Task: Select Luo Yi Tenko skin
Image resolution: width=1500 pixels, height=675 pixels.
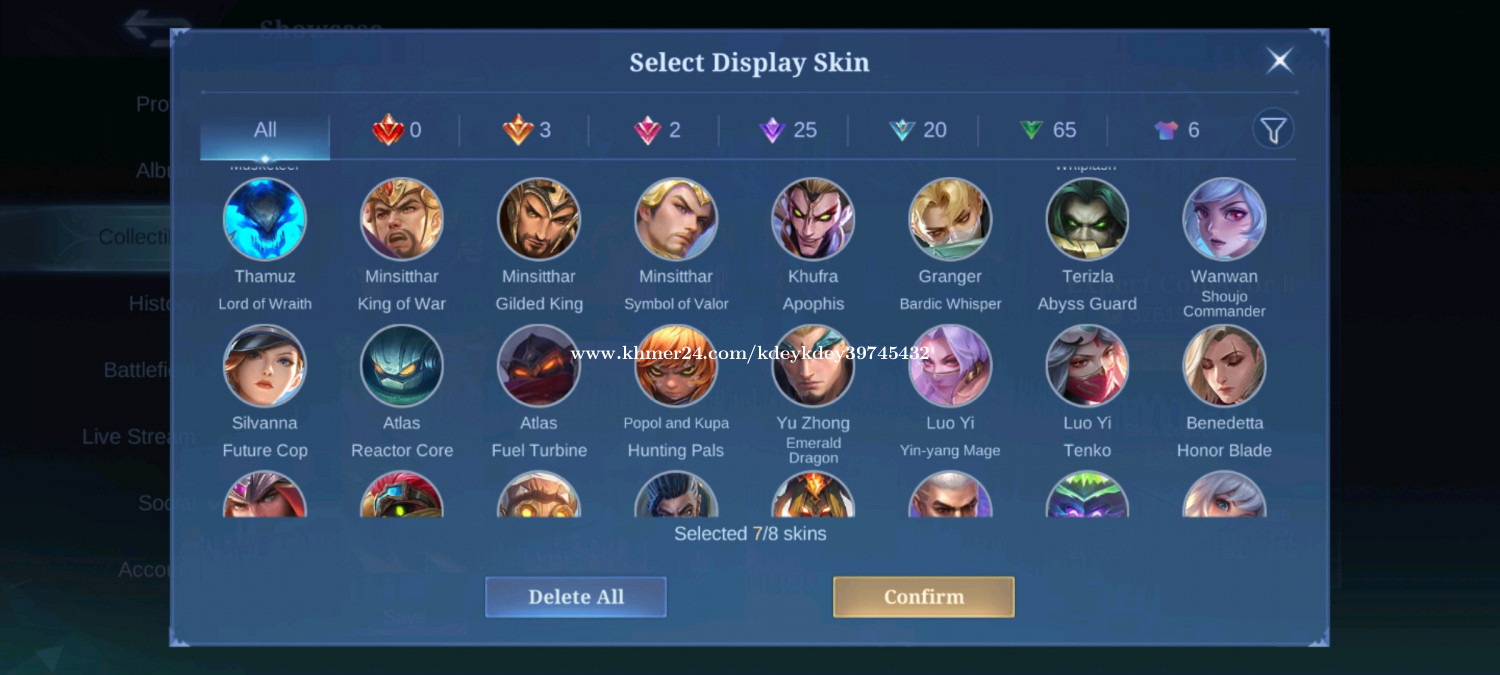Action: click(x=1087, y=366)
